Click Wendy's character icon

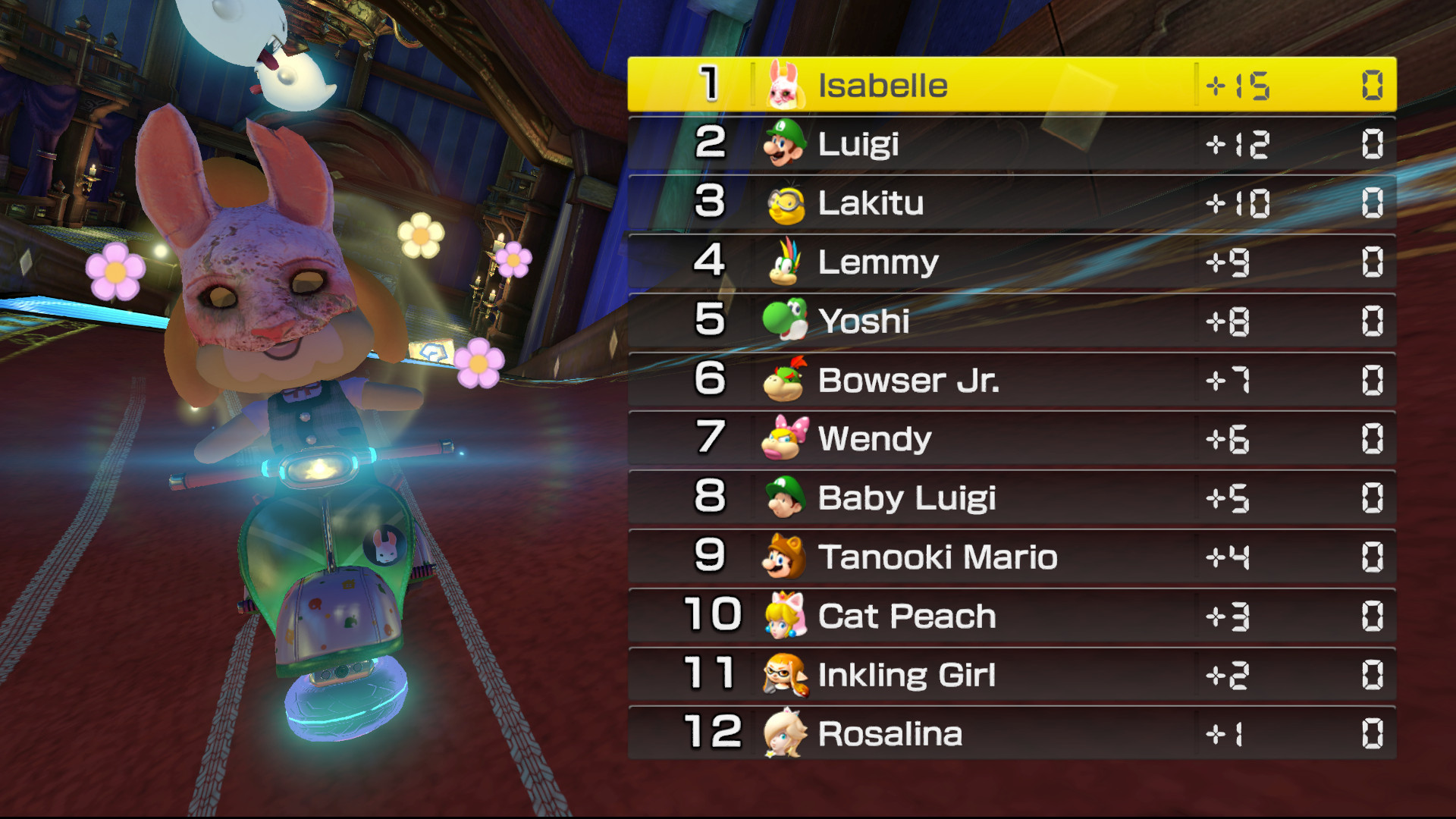tap(784, 438)
